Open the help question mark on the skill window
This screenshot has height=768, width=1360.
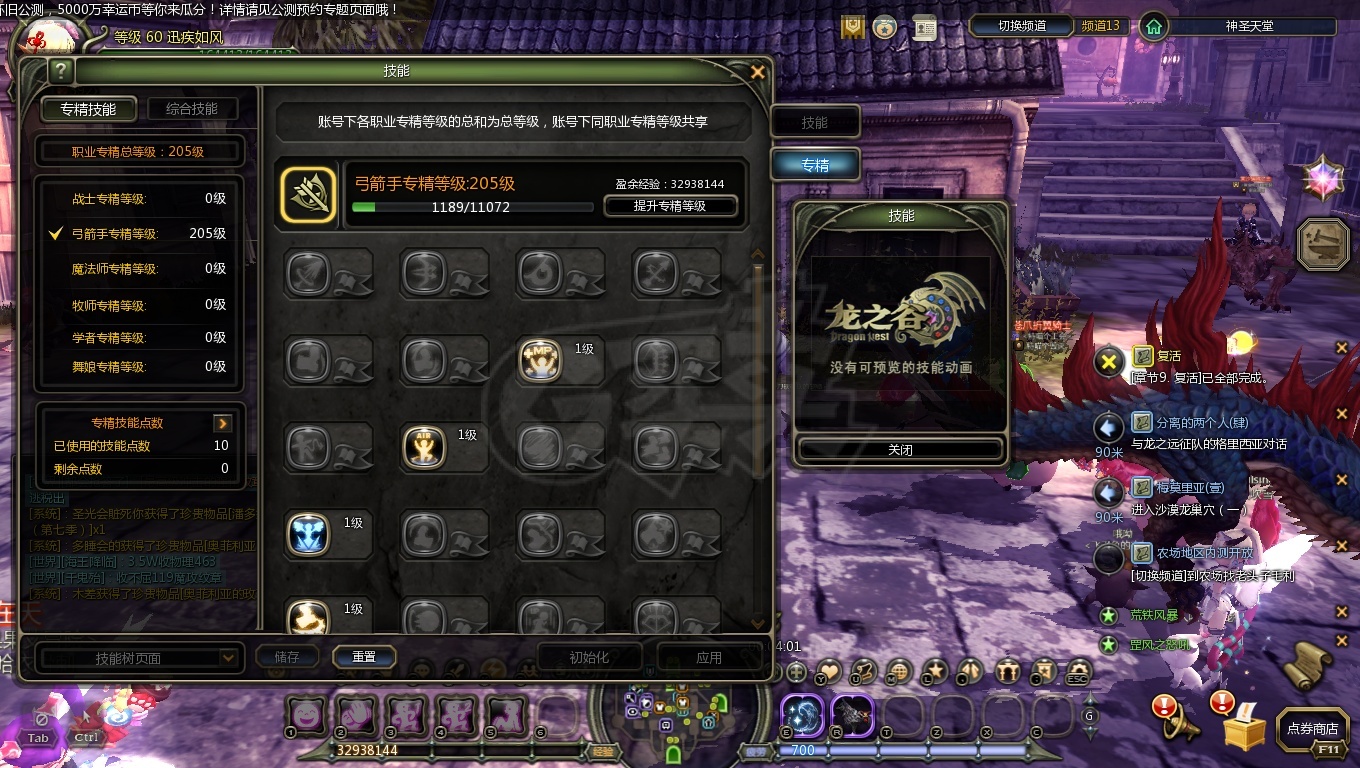61,70
